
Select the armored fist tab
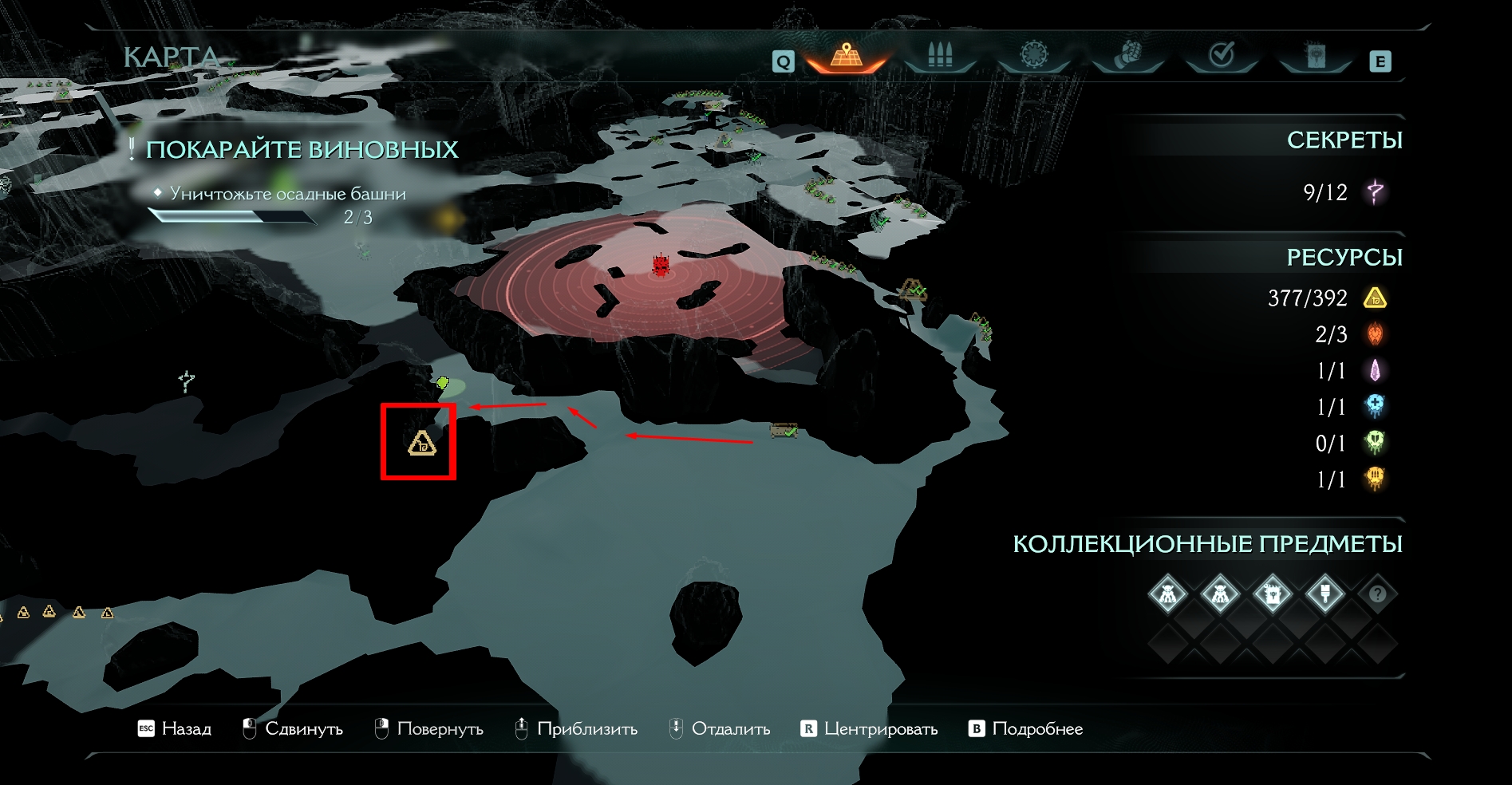[1127, 56]
